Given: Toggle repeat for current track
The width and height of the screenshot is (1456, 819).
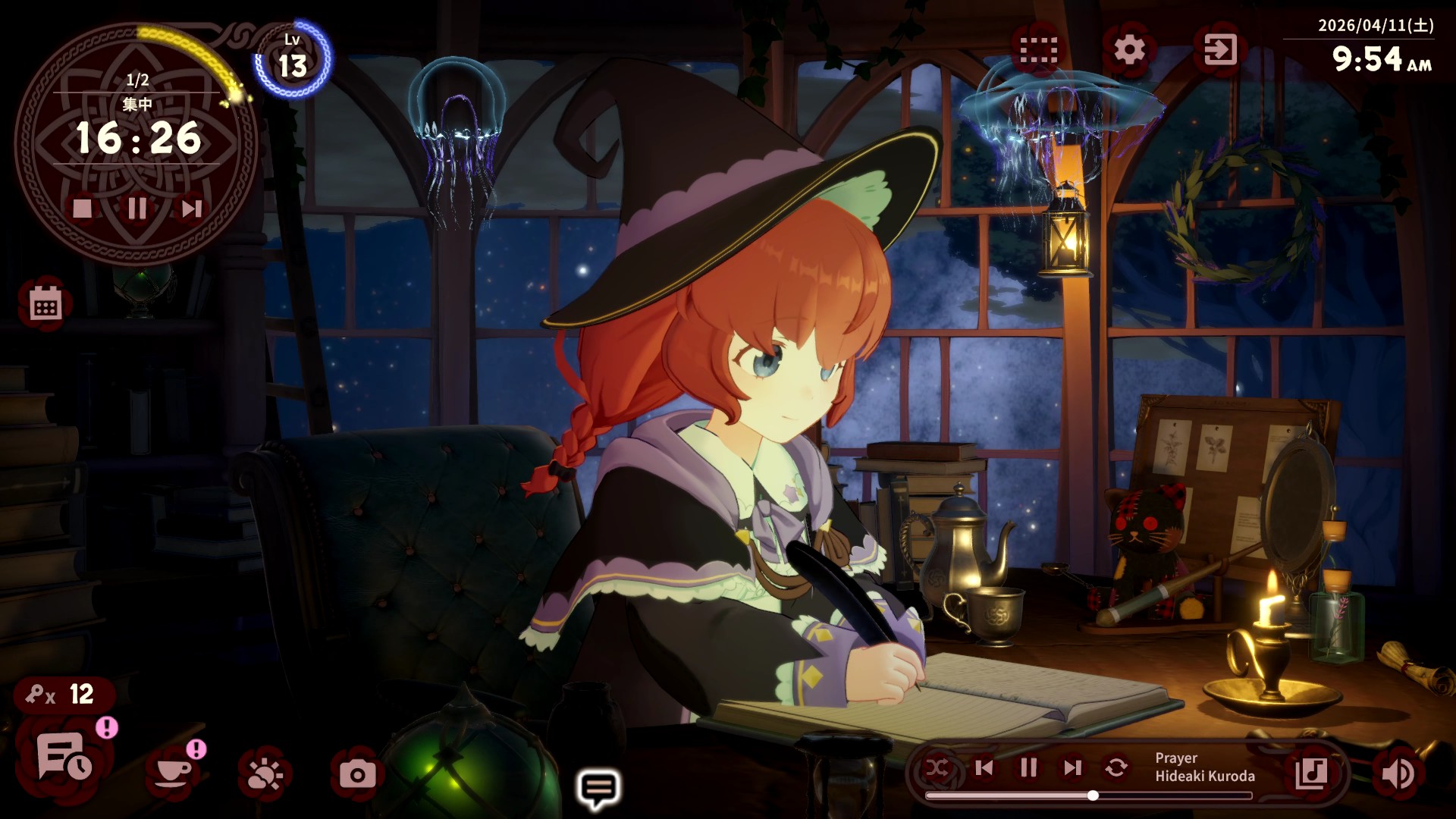Looking at the screenshot, I should pyautogui.click(x=1116, y=768).
